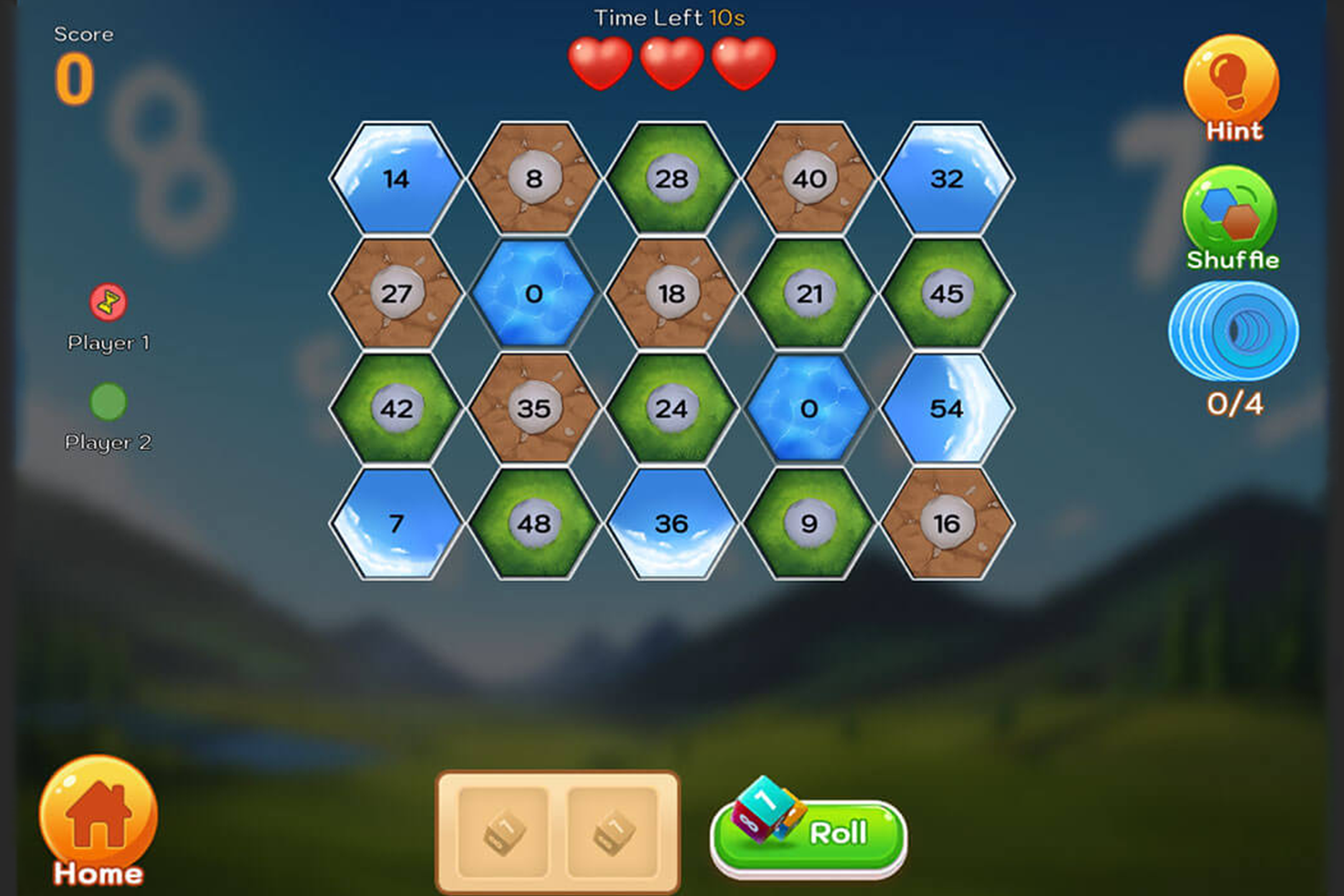The width and height of the screenshot is (1344, 896).
Task: Shuffle the board tiles
Action: 1230,215
